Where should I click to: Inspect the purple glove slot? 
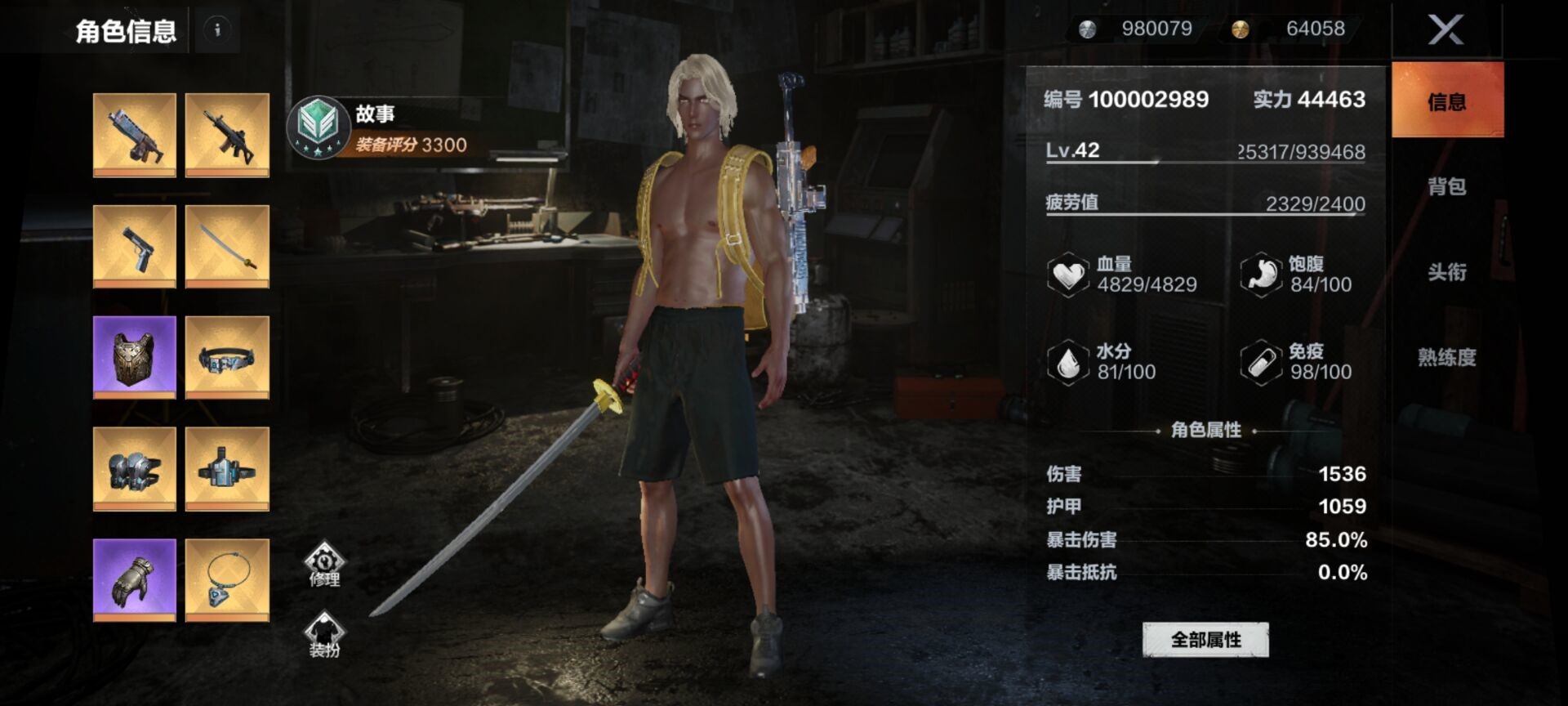[135, 579]
